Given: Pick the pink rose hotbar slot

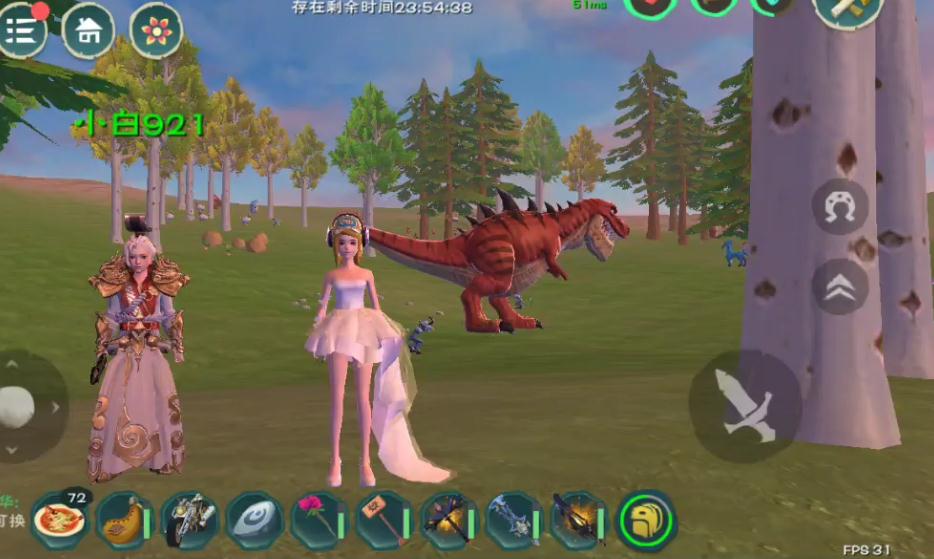Looking at the screenshot, I should click(320, 521).
